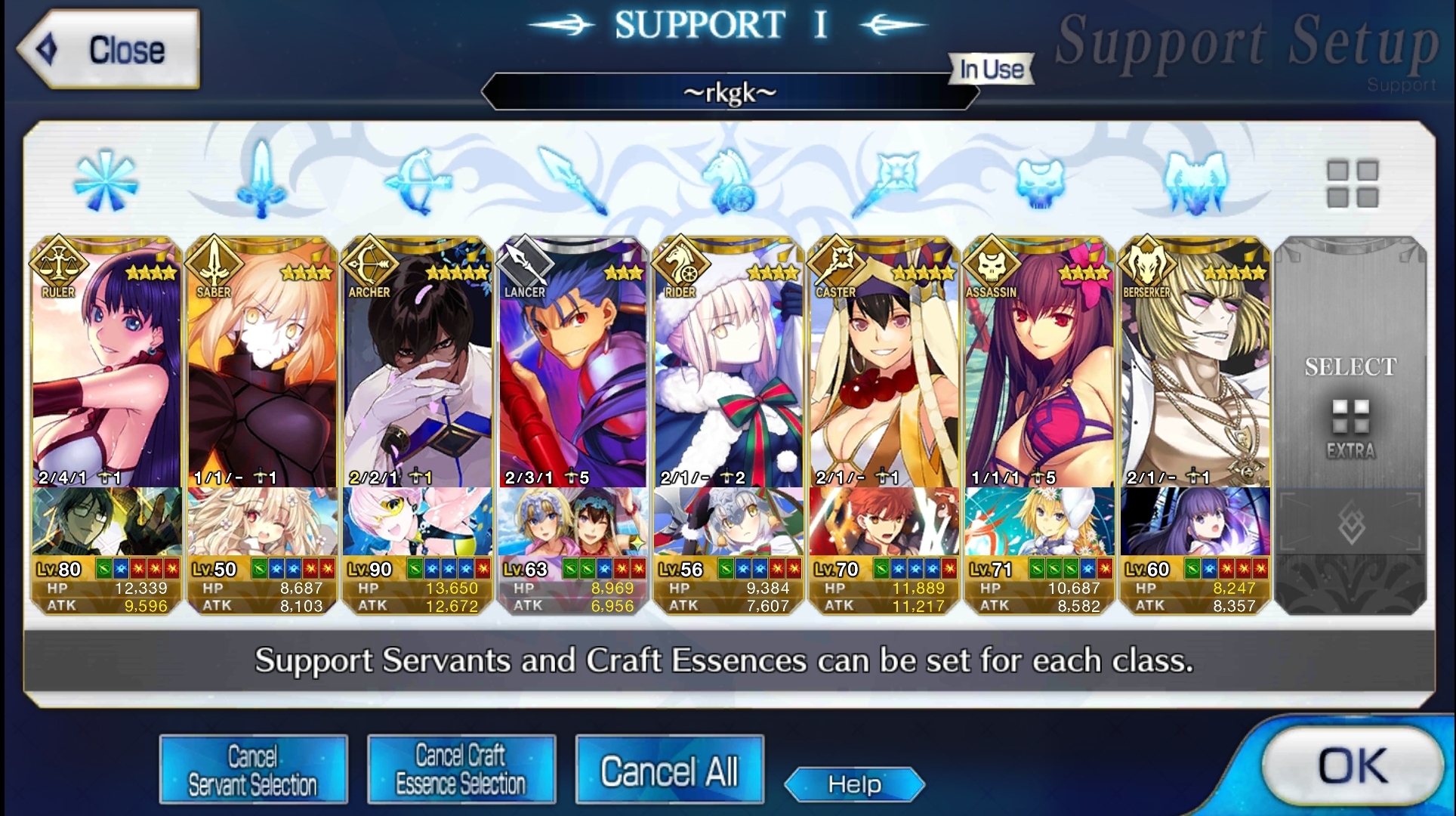Choose the Cancel All button
The width and height of the screenshot is (1456, 816).
point(669,771)
